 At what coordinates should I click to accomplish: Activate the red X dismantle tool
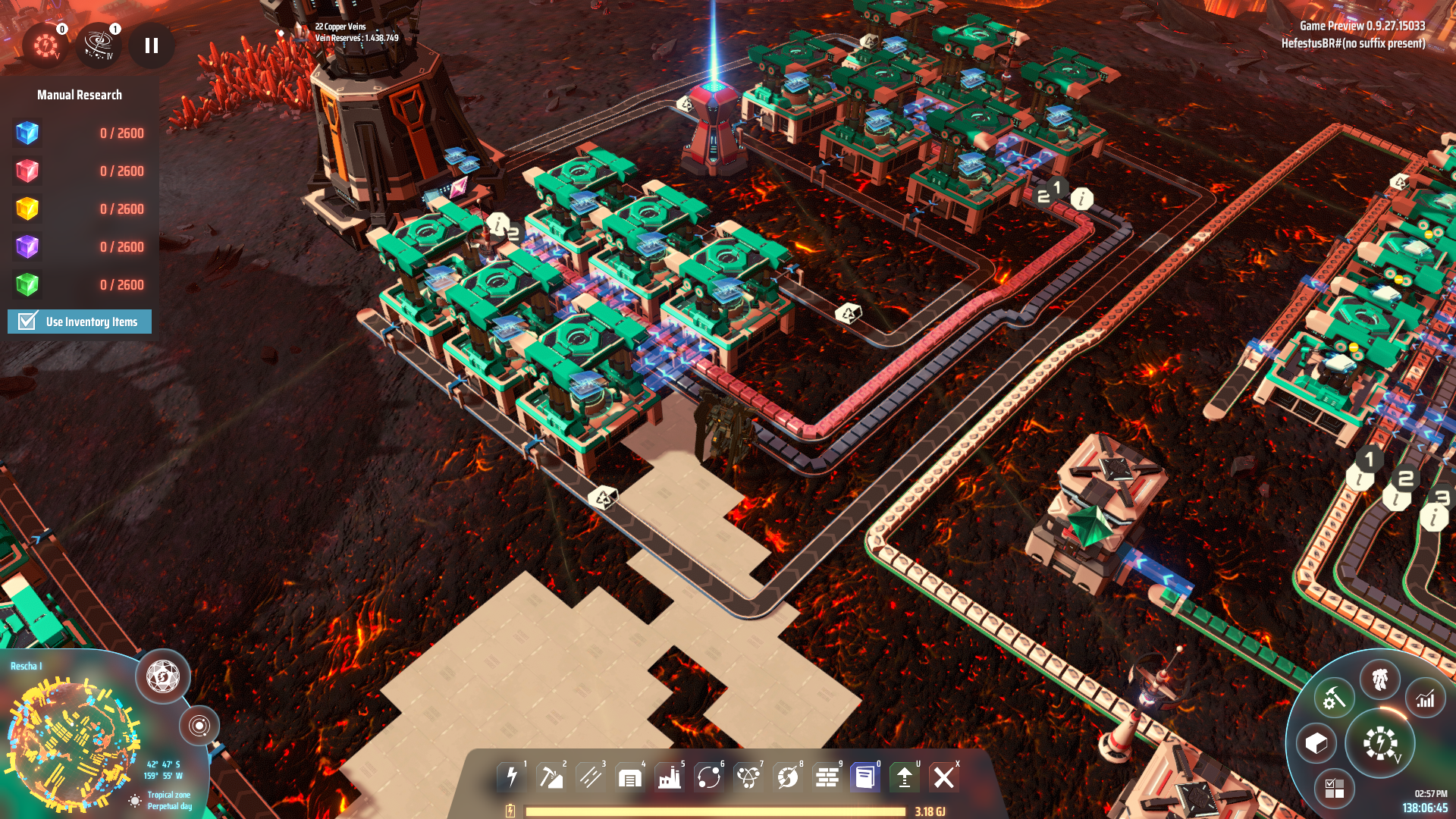(x=944, y=777)
